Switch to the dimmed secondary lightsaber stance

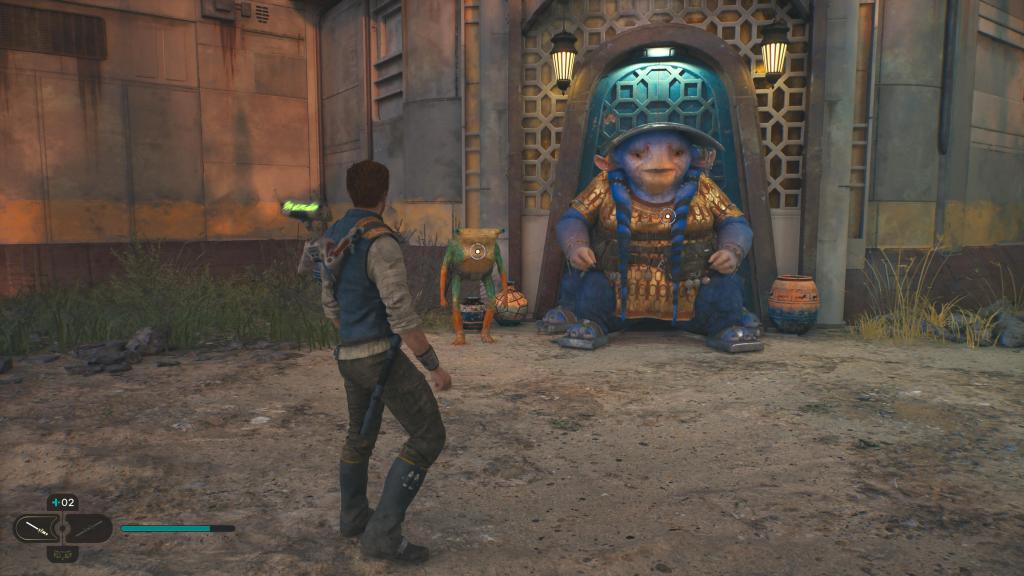(88, 527)
